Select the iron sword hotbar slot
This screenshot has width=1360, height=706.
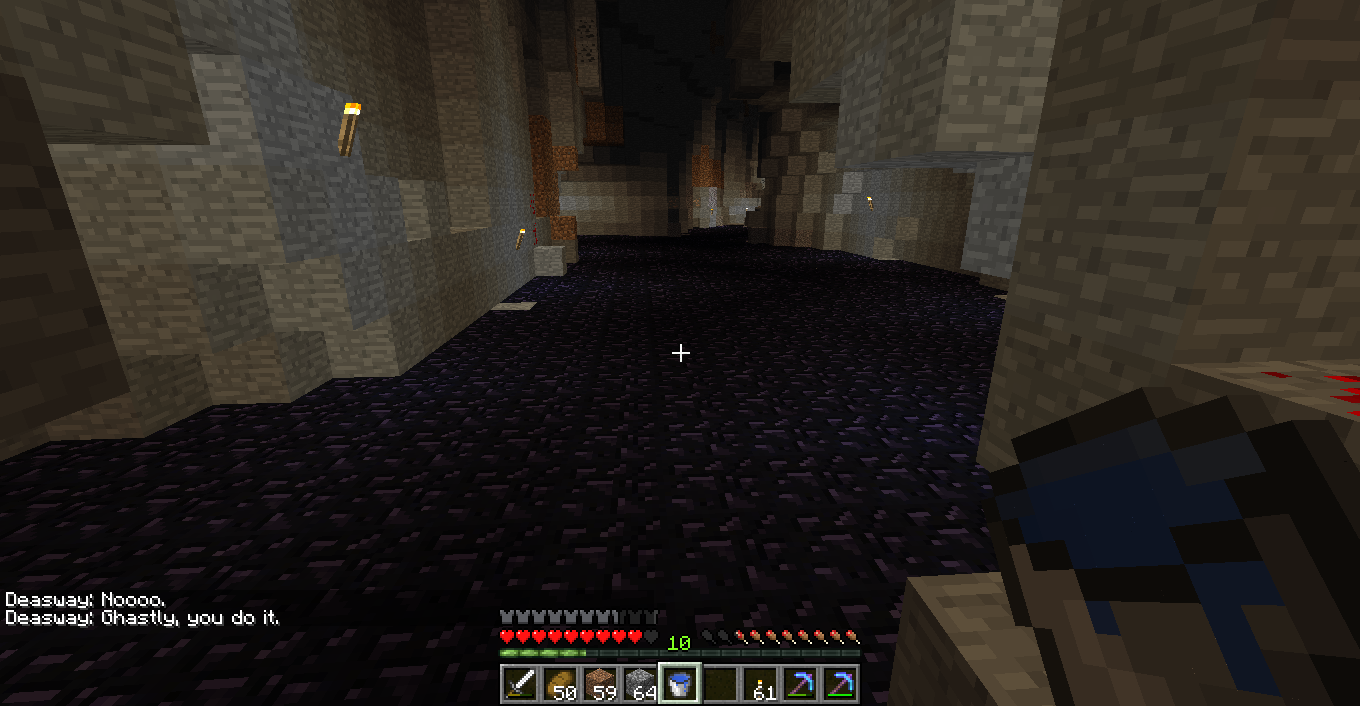click(x=519, y=684)
